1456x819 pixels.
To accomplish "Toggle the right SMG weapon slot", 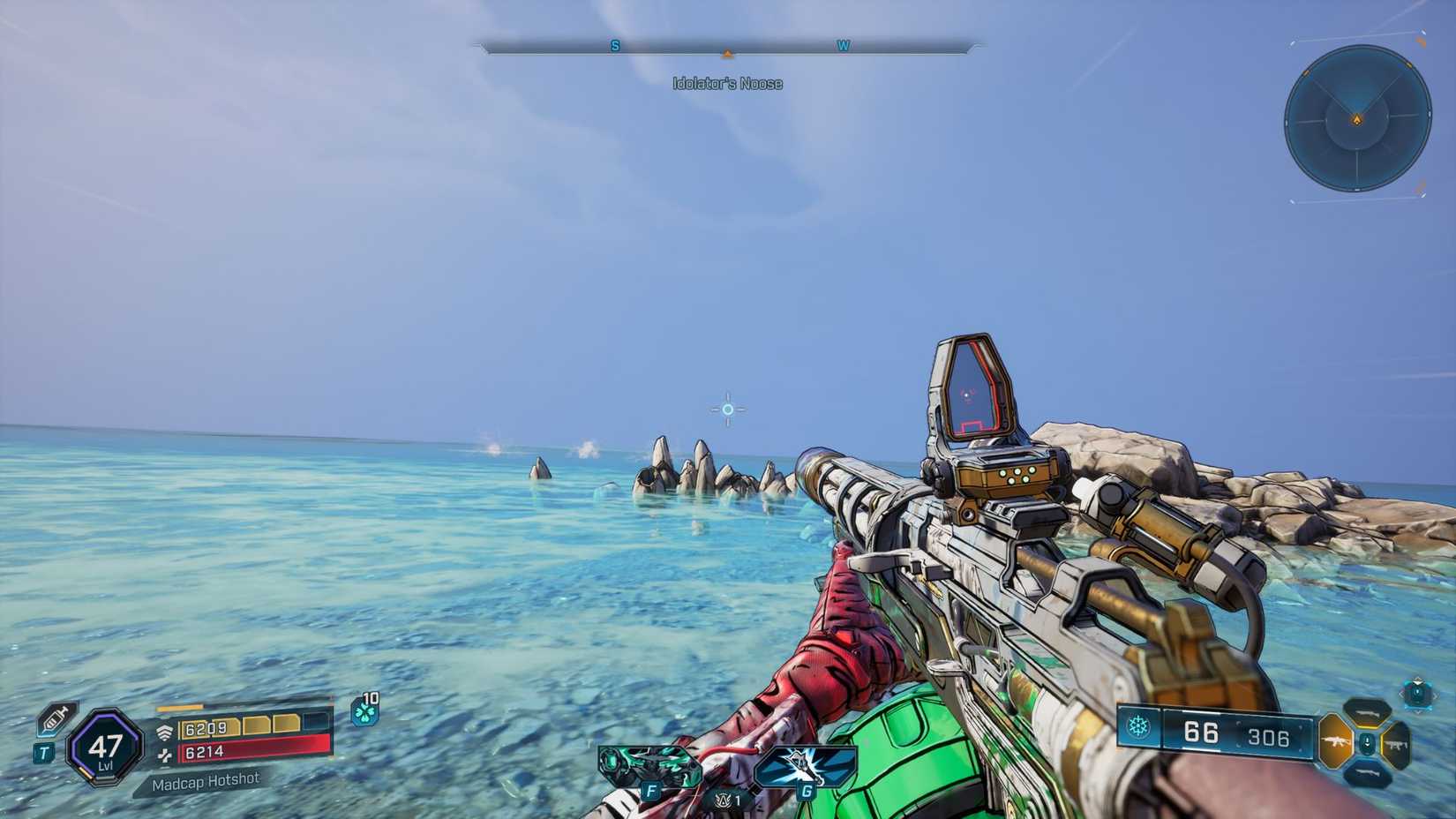I will (1398, 745).
